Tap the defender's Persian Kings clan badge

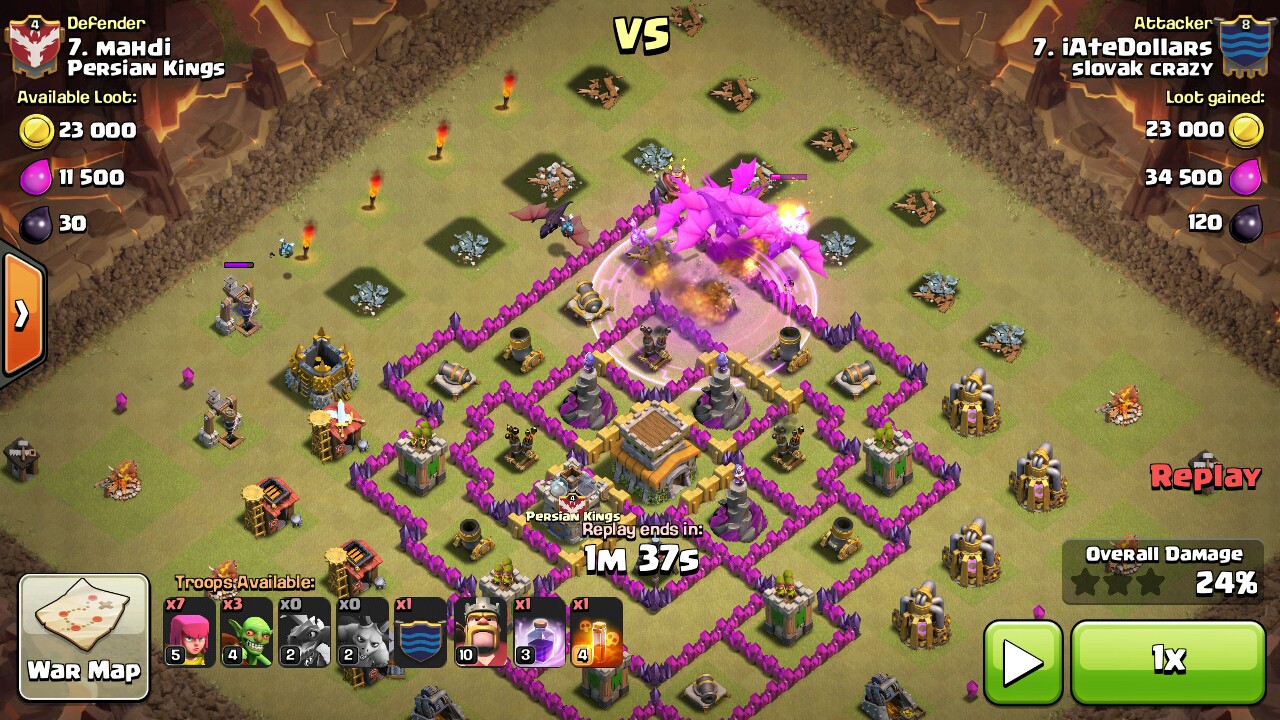pyautogui.click(x=34, y=47)
